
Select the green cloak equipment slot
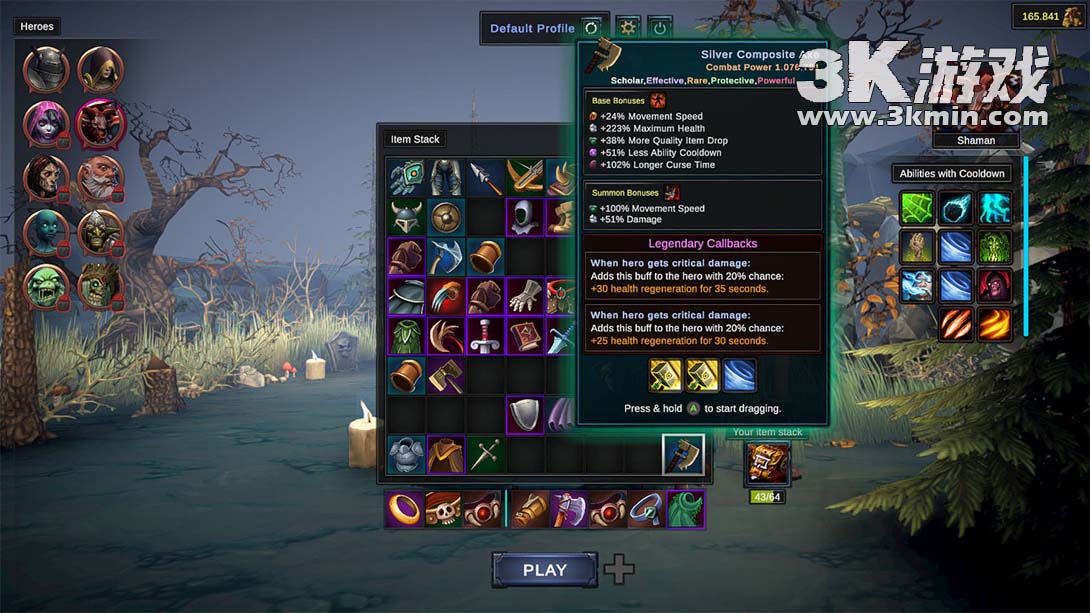(x=686, y=509)
